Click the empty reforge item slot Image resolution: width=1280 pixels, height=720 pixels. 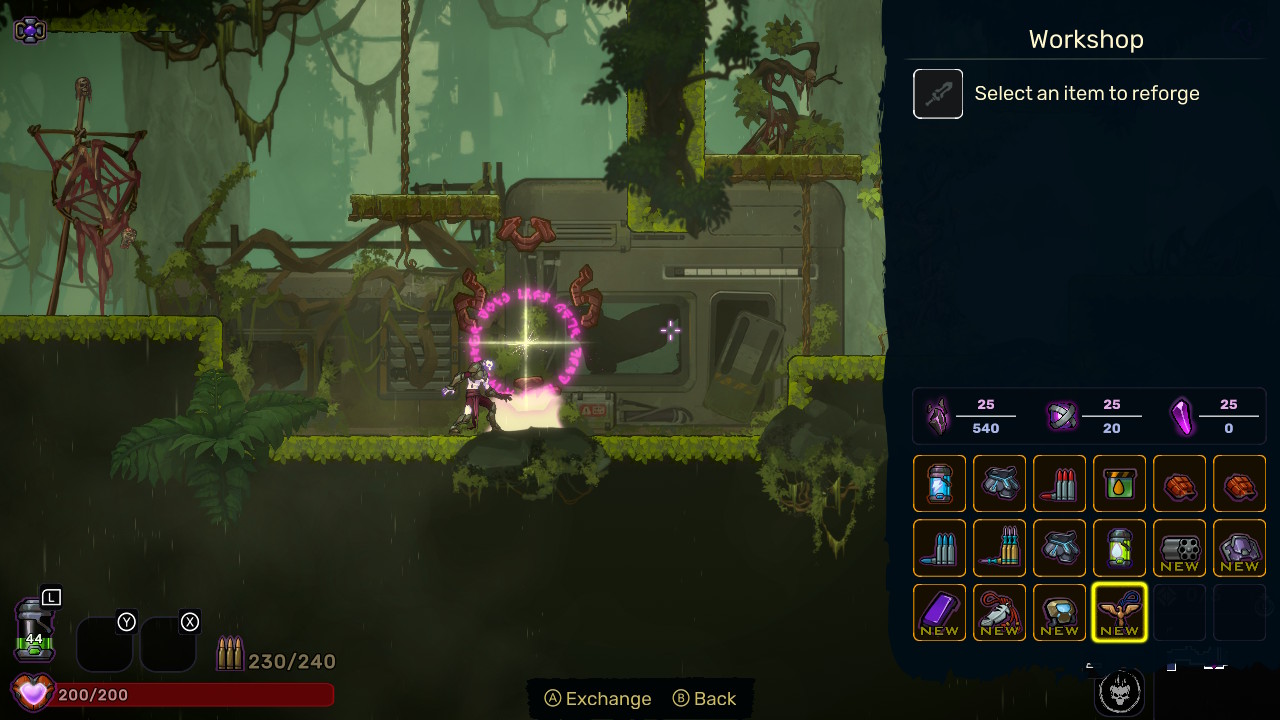tap(938, 94)
